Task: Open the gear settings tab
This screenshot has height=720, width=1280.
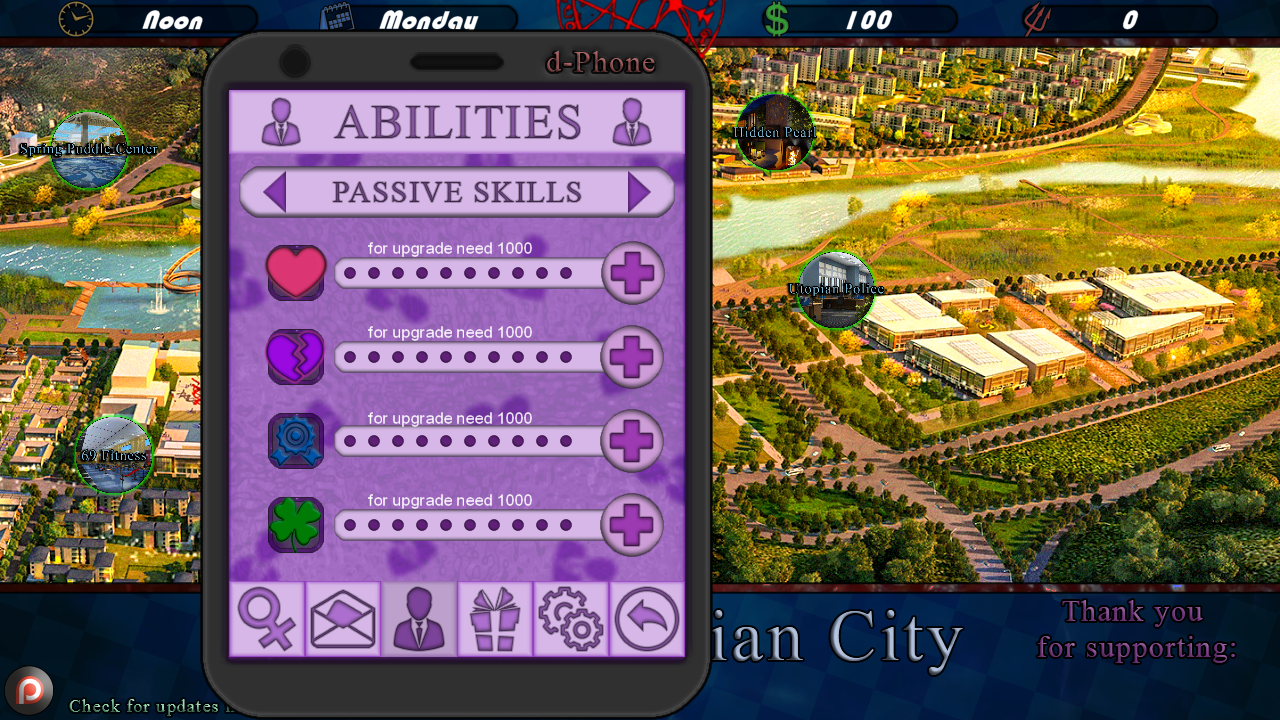Action: pos(571,619)
